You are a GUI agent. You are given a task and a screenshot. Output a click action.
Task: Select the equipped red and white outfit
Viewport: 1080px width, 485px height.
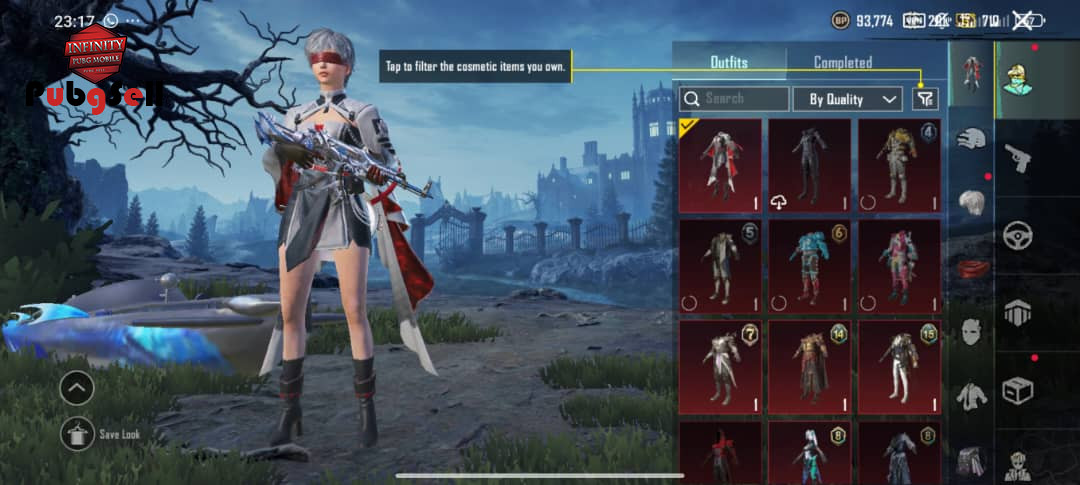tap(719, 166)
